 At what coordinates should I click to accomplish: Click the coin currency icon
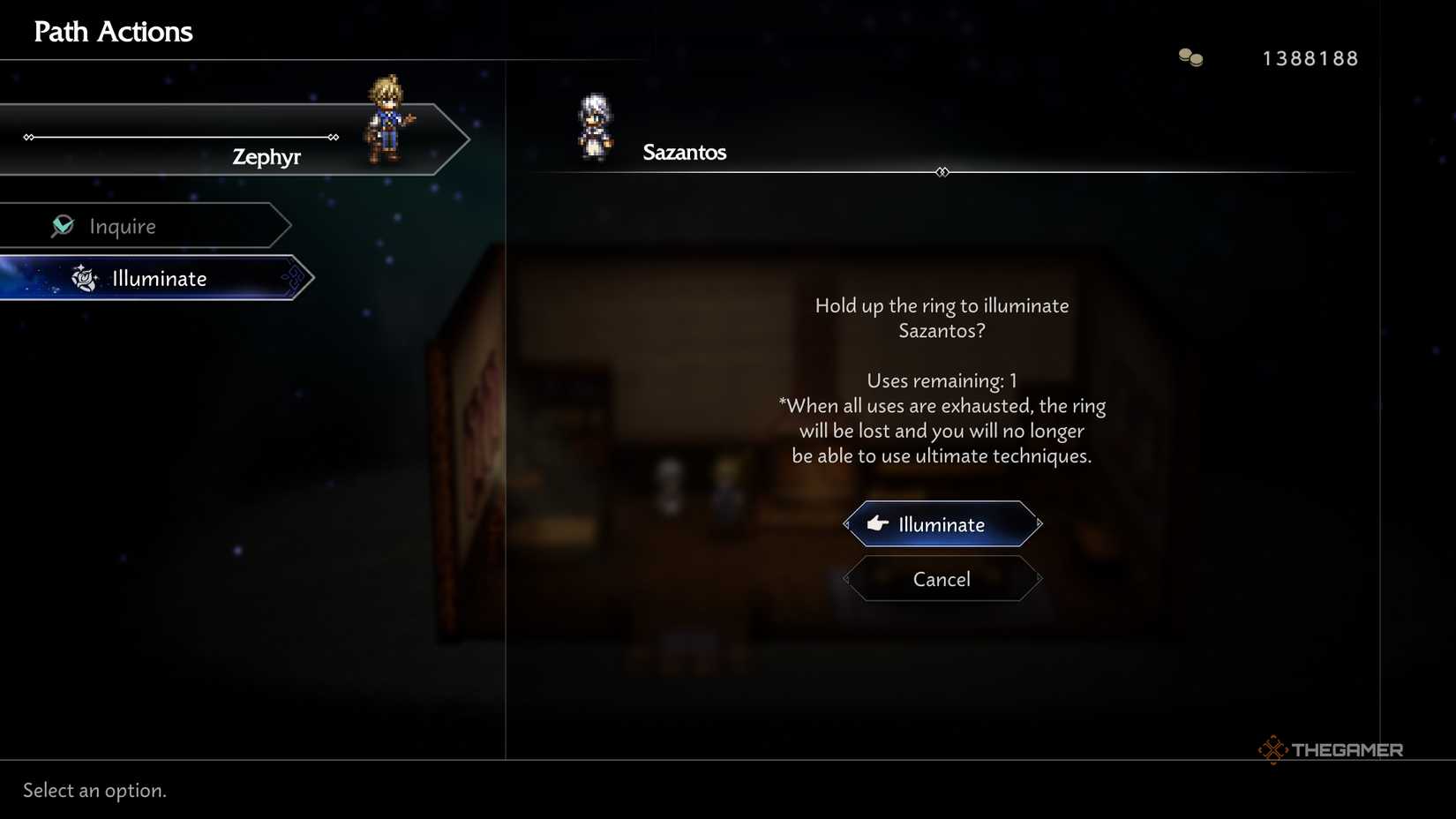(1190, 56)
